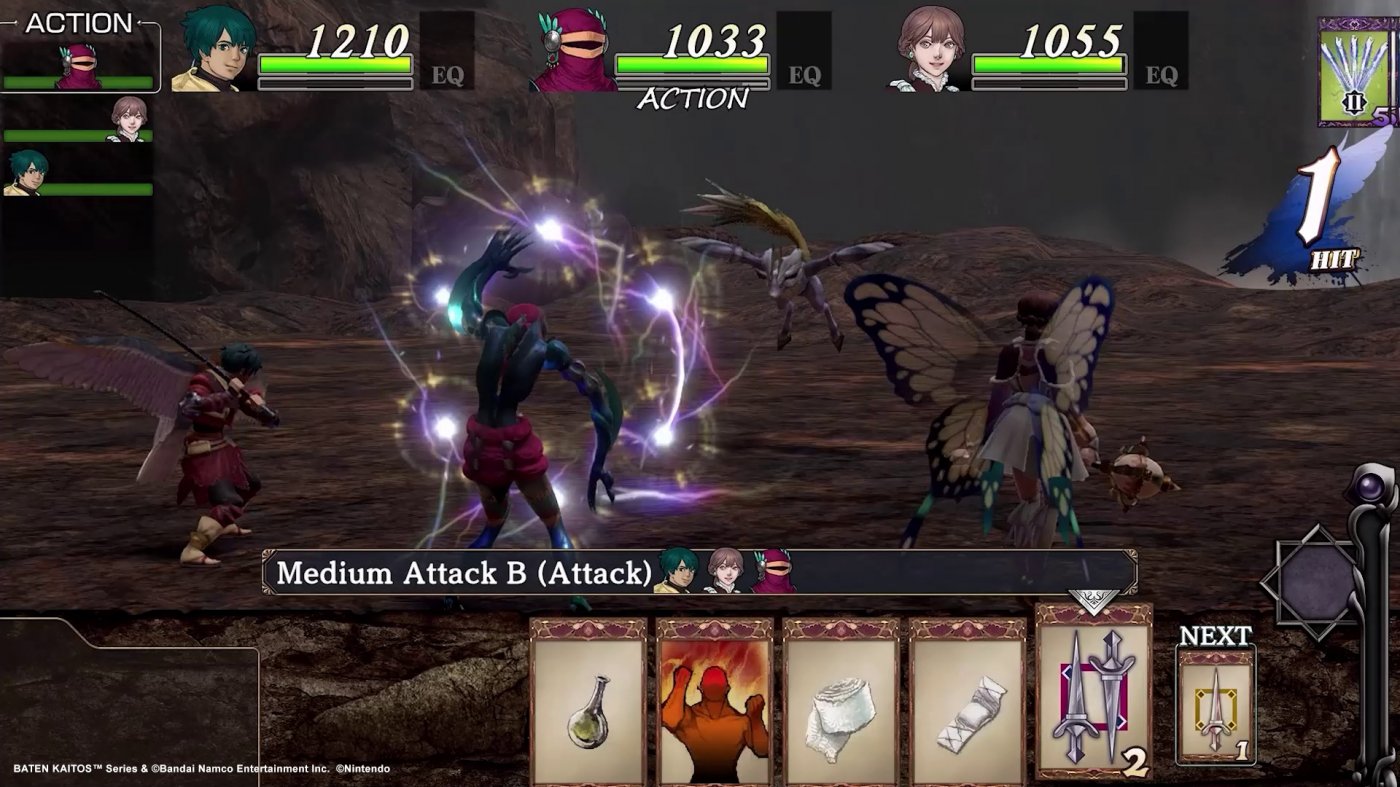Screen dimensions: 1400x787
Task: Click the Medium Attack B (Attack) banner
Action: (x=460, y=573)
